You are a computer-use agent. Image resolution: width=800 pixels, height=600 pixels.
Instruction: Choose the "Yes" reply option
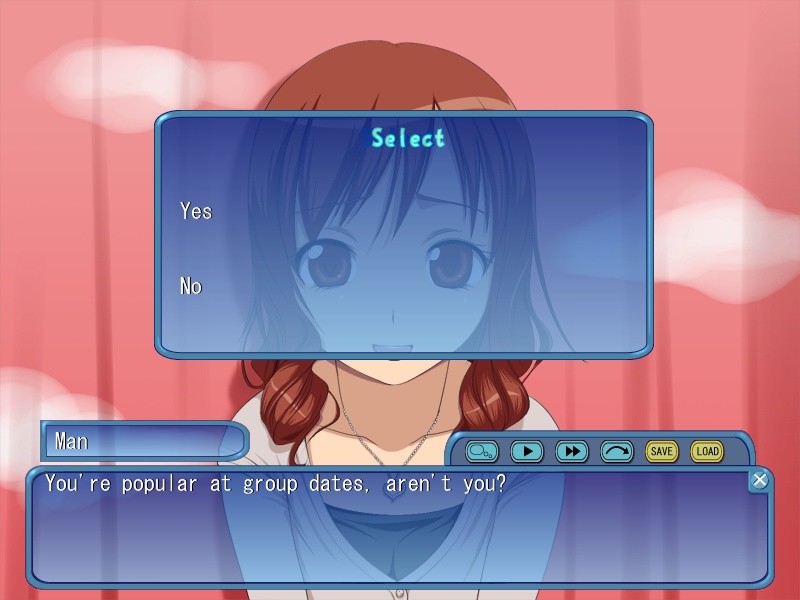(x=196, y=211)
